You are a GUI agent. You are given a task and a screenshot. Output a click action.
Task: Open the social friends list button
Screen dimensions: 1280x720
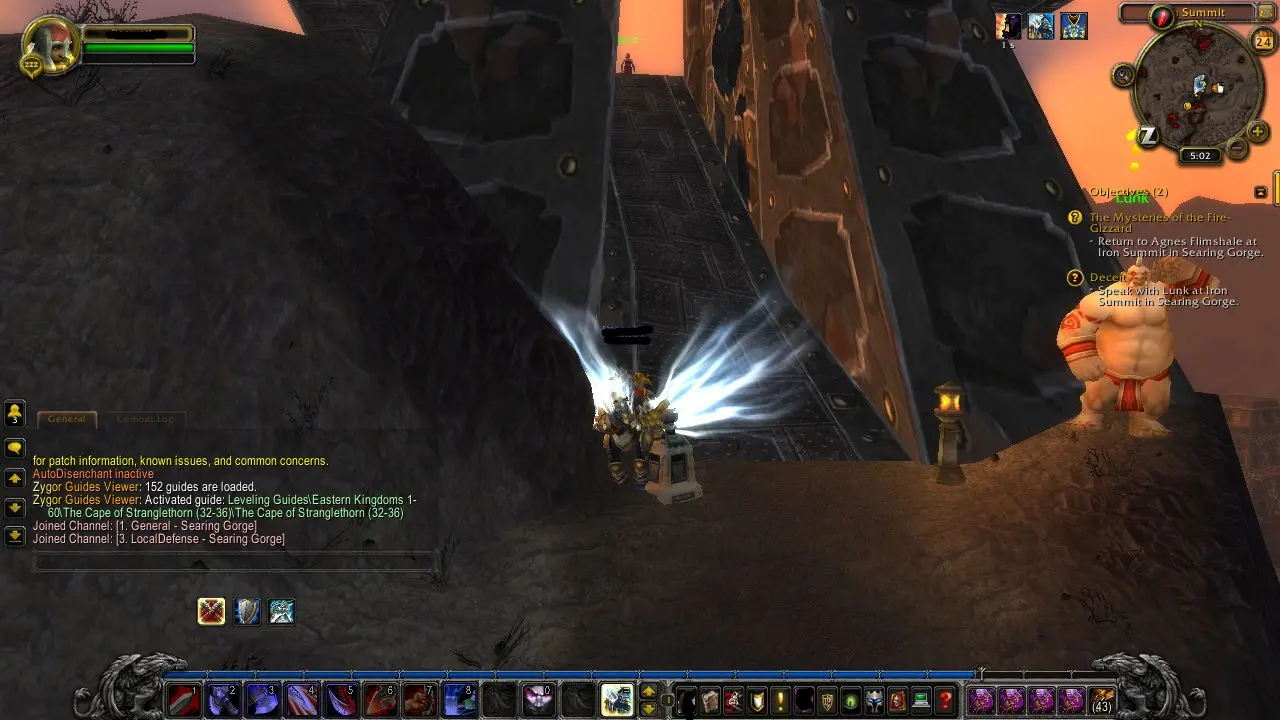coord(15,413)
